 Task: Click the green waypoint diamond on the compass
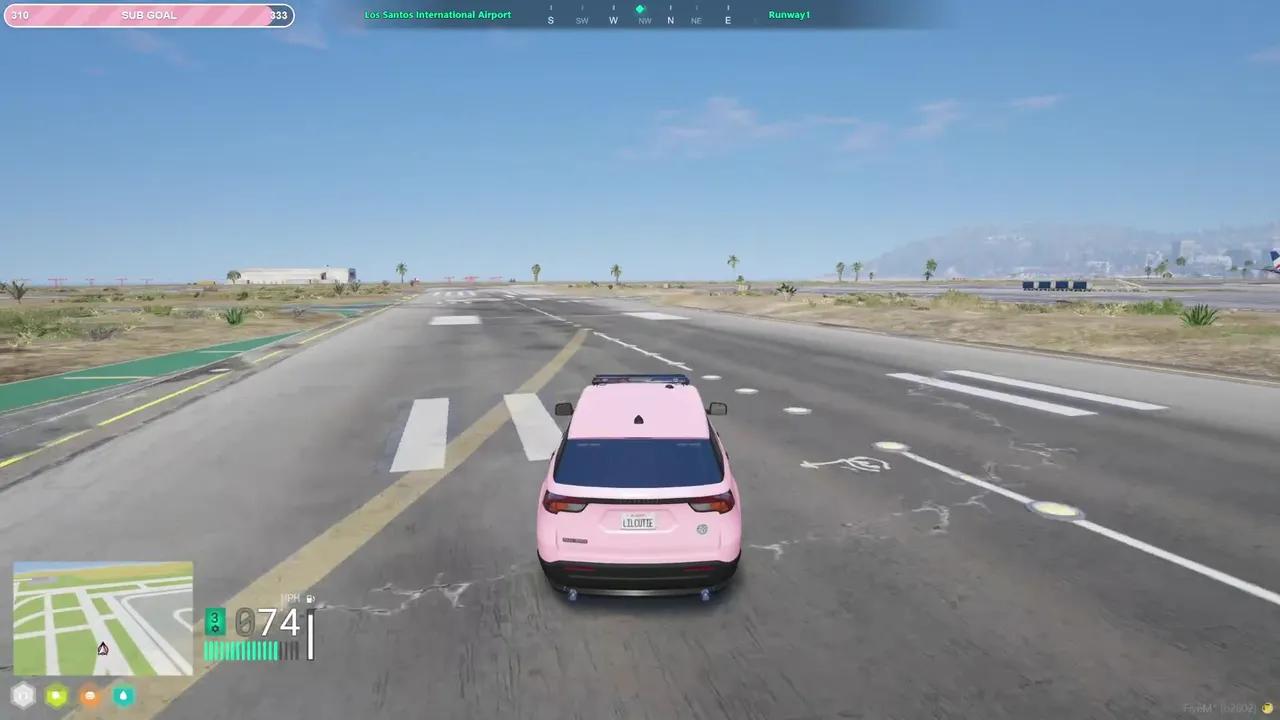click(640, 8)
